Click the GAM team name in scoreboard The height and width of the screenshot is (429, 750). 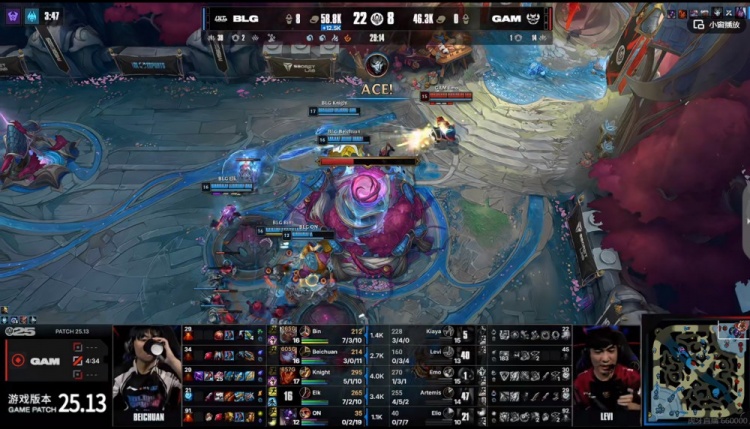tap(504, 17)
